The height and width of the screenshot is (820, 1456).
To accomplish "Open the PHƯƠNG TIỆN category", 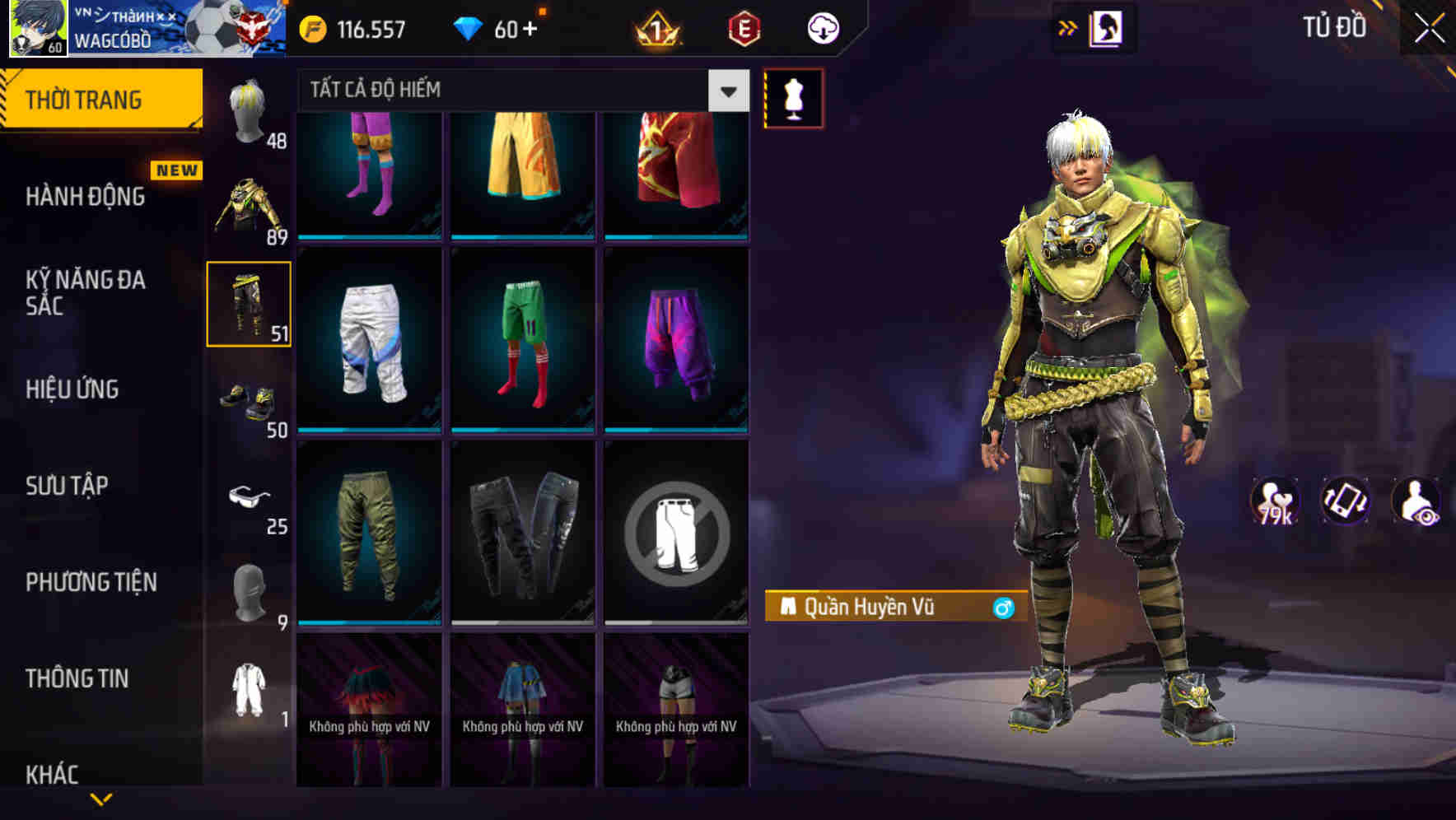I will [x=91, y=581].
